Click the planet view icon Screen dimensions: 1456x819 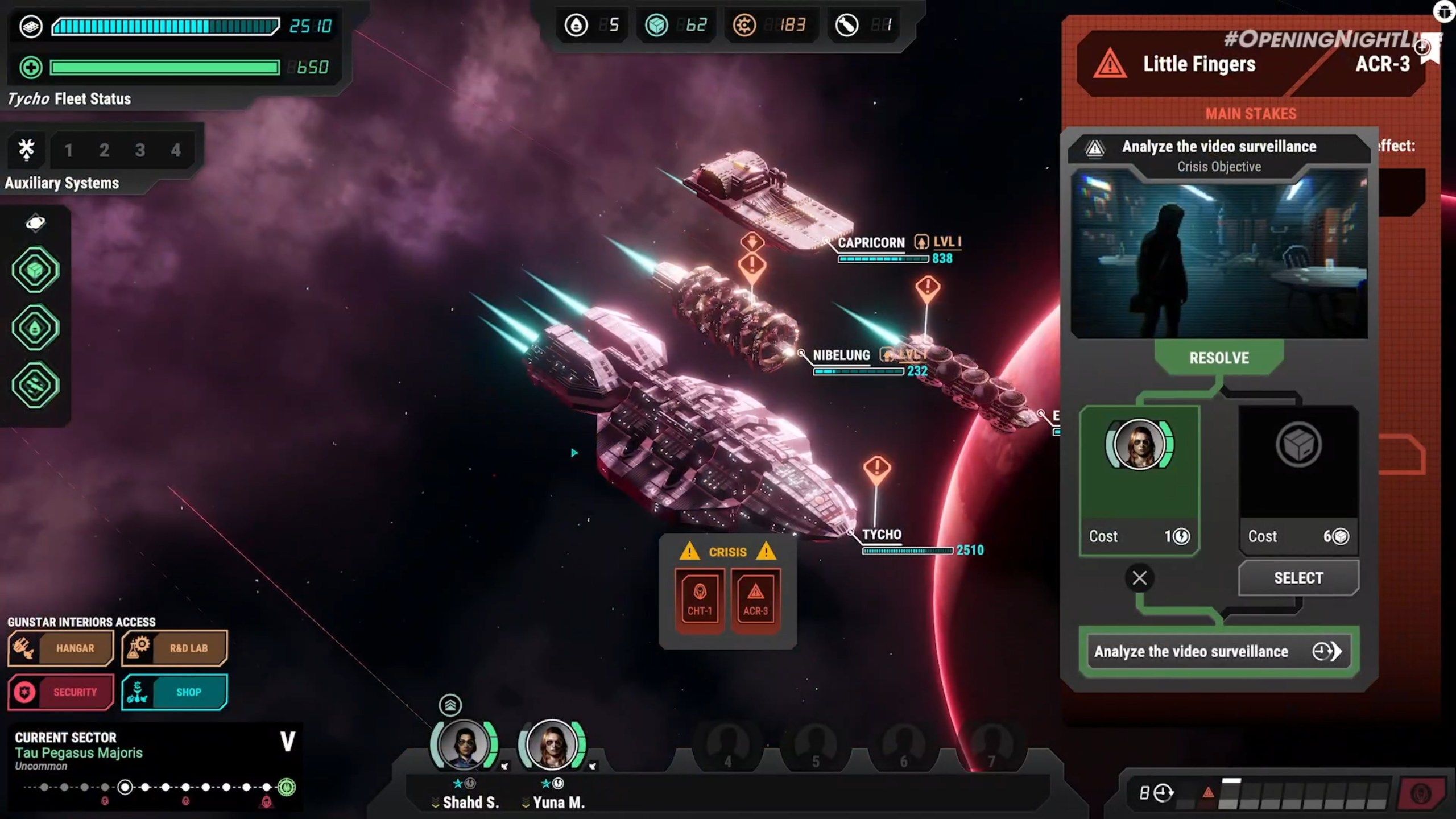click(x=35, y=223)
